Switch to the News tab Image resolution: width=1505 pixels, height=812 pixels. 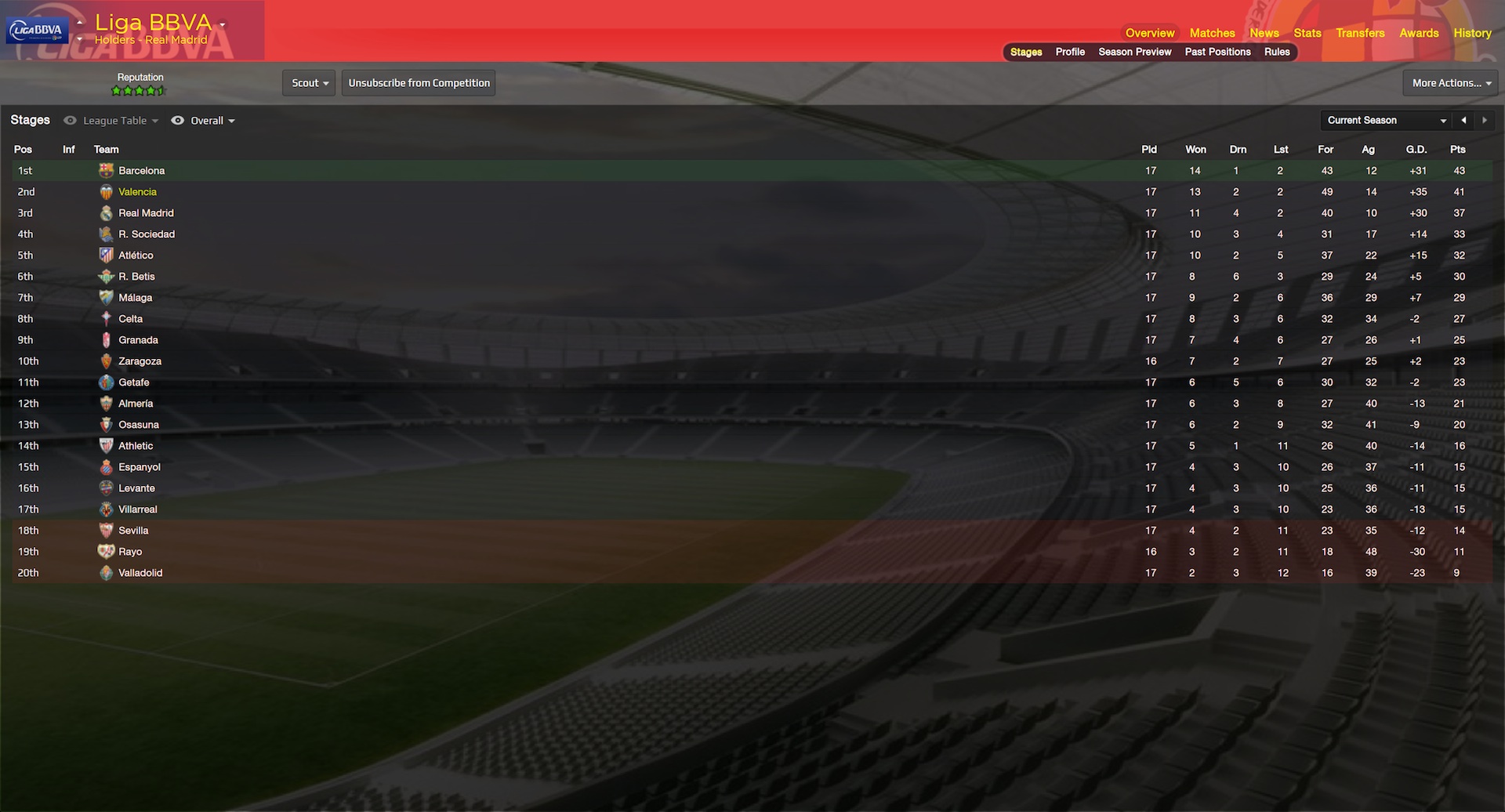pos(1264,33)
